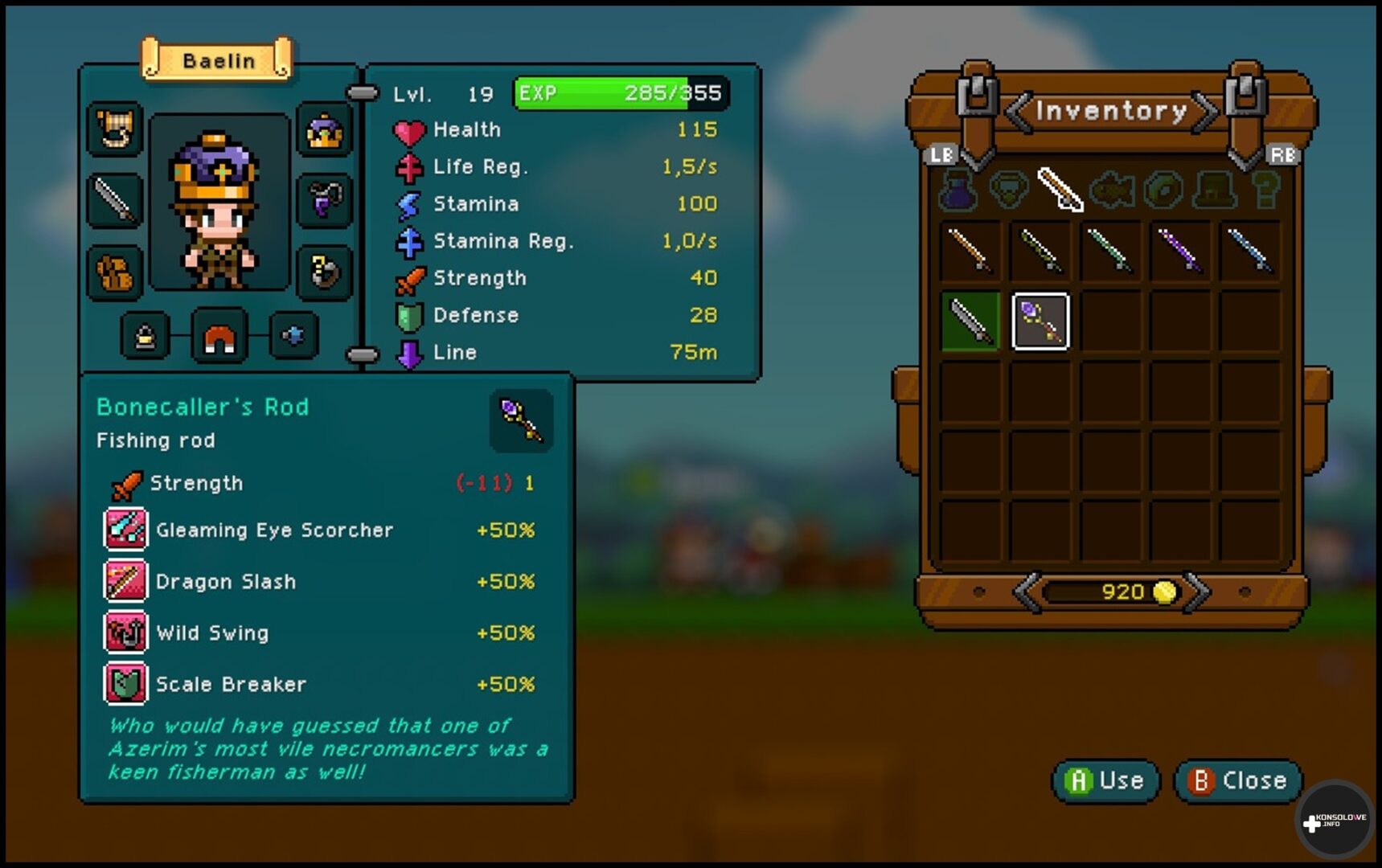Viewport: 1382px width, 868px height.
Task: Select the grey rod on green background
Action: 970,321
